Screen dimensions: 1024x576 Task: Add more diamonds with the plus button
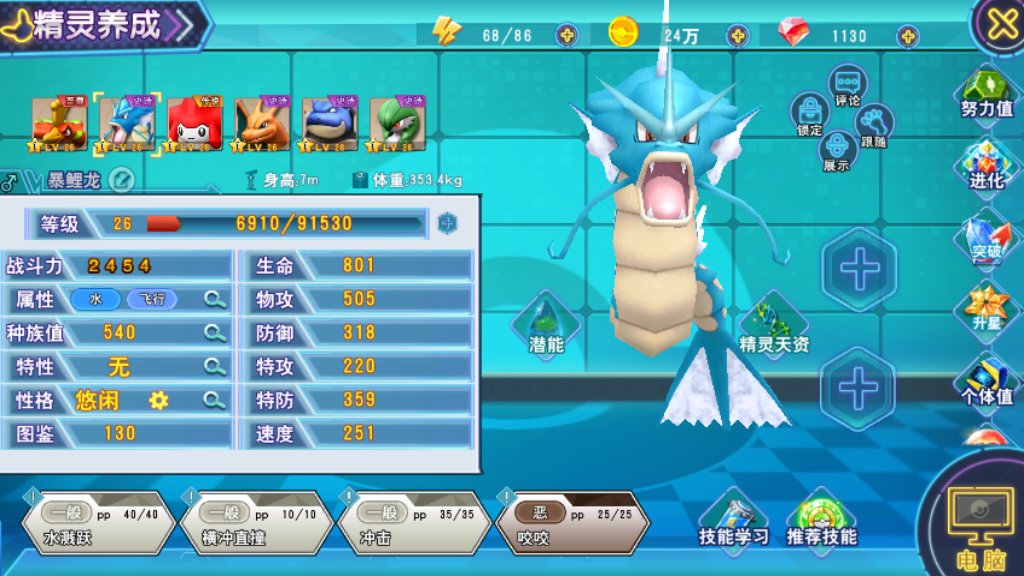pos(908,36)
